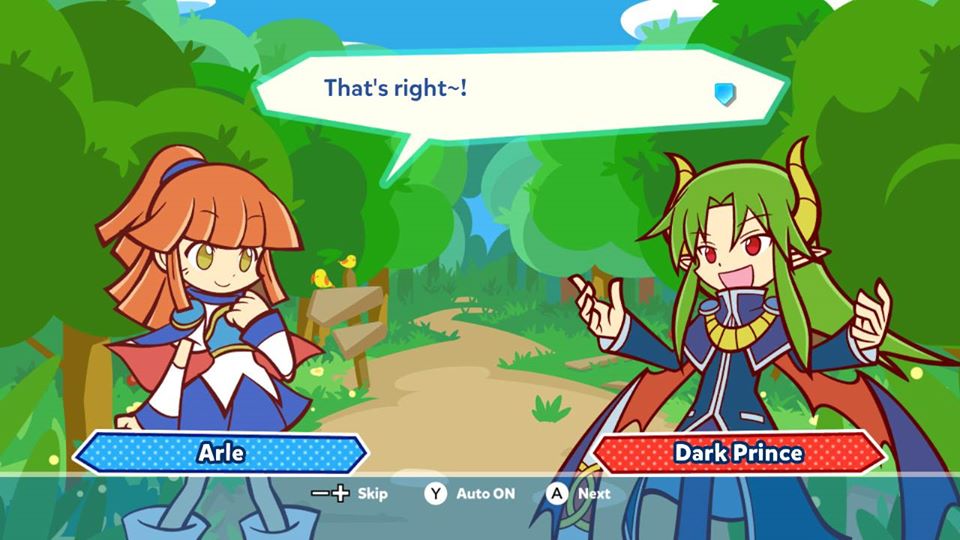This screenshot has width=960, height=540.
Task: Toggle the Auto ON dialogue option
Action: coord(484,493)
